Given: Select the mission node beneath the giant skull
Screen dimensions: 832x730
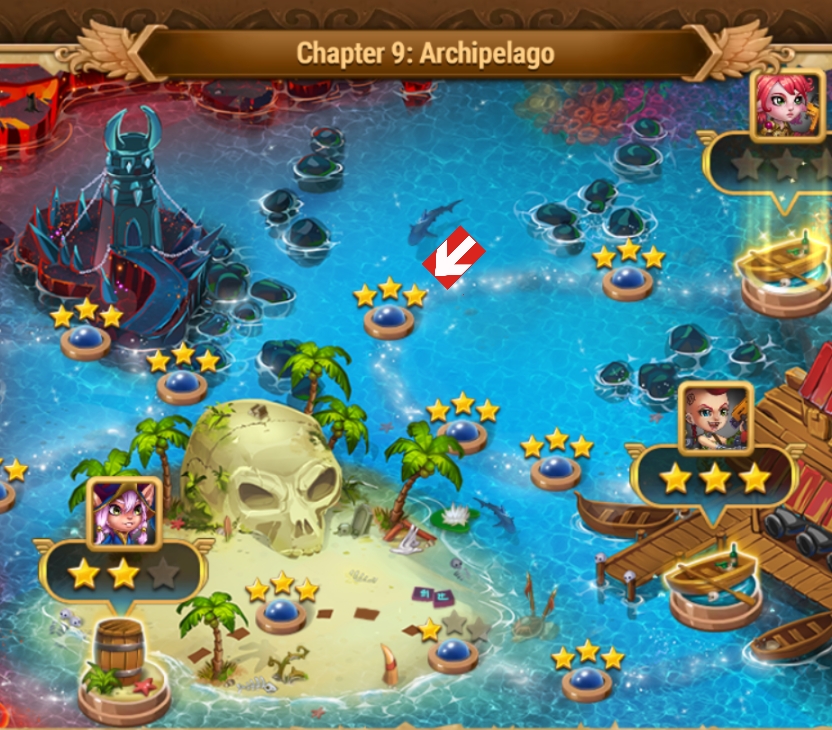Looking at the screenshot, I should (281, 612).
